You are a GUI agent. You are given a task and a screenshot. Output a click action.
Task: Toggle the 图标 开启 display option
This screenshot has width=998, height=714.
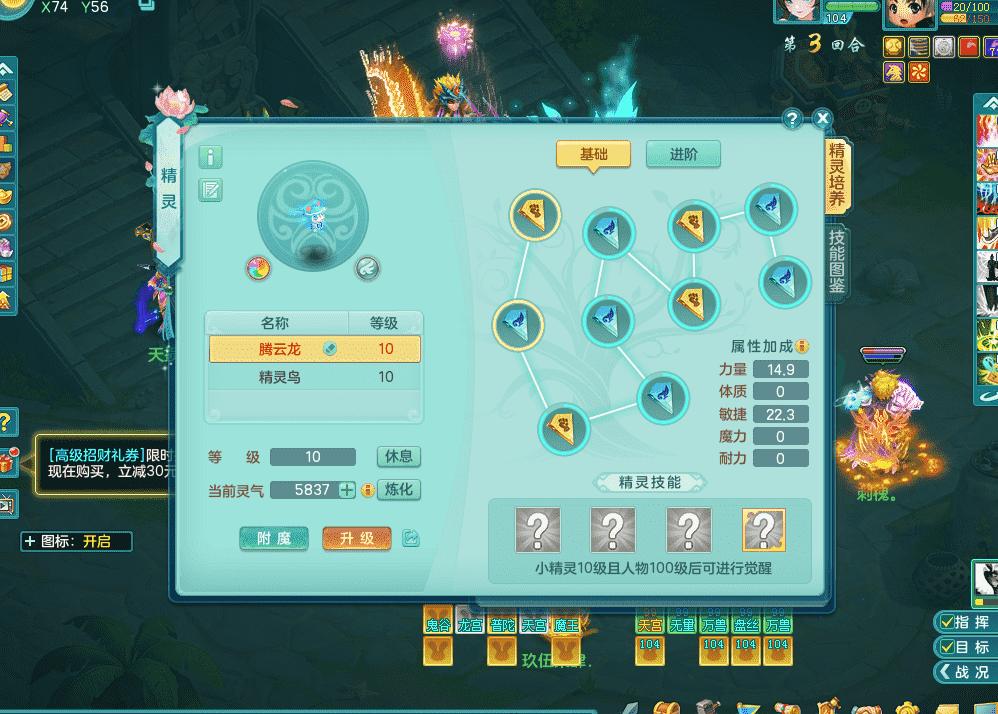76,541
